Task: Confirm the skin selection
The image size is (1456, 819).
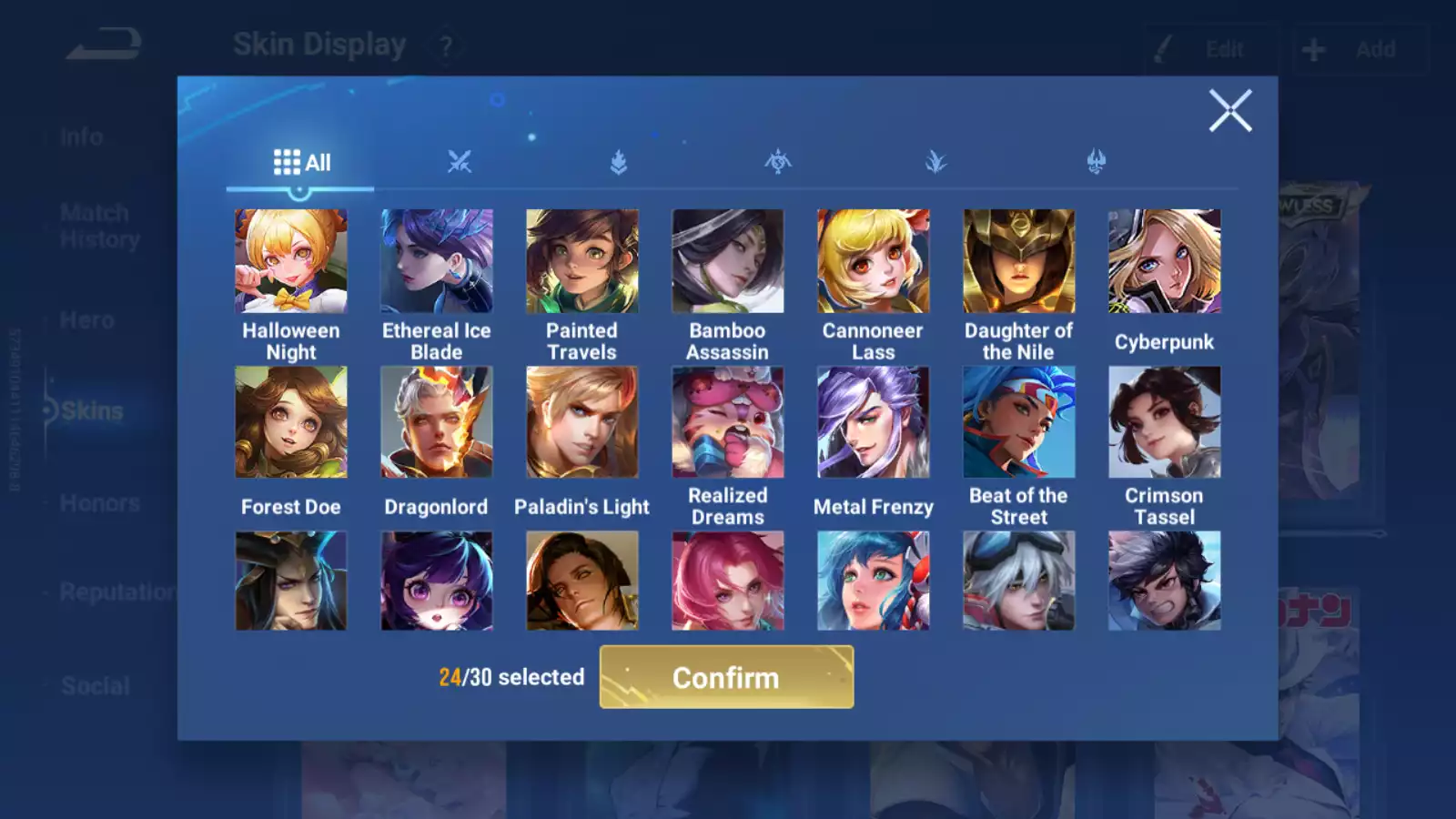Action: click(726, 677)
